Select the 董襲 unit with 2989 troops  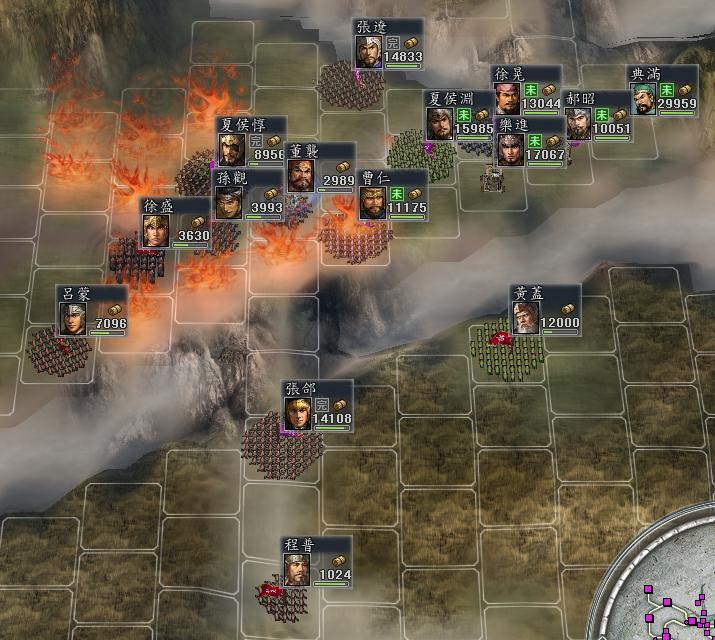tap(320, 168)
